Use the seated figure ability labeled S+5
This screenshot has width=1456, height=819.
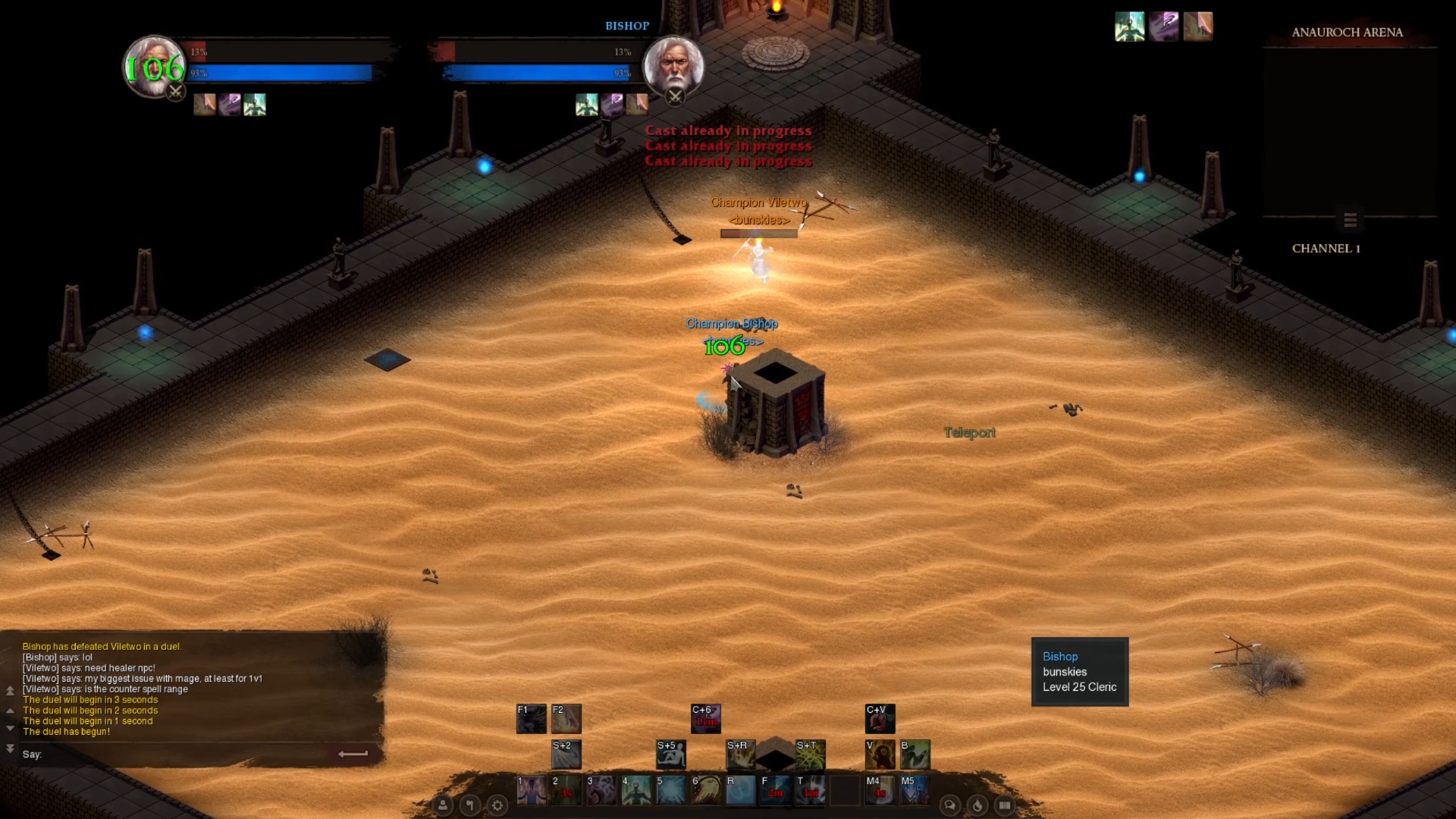tap(670, 755)
